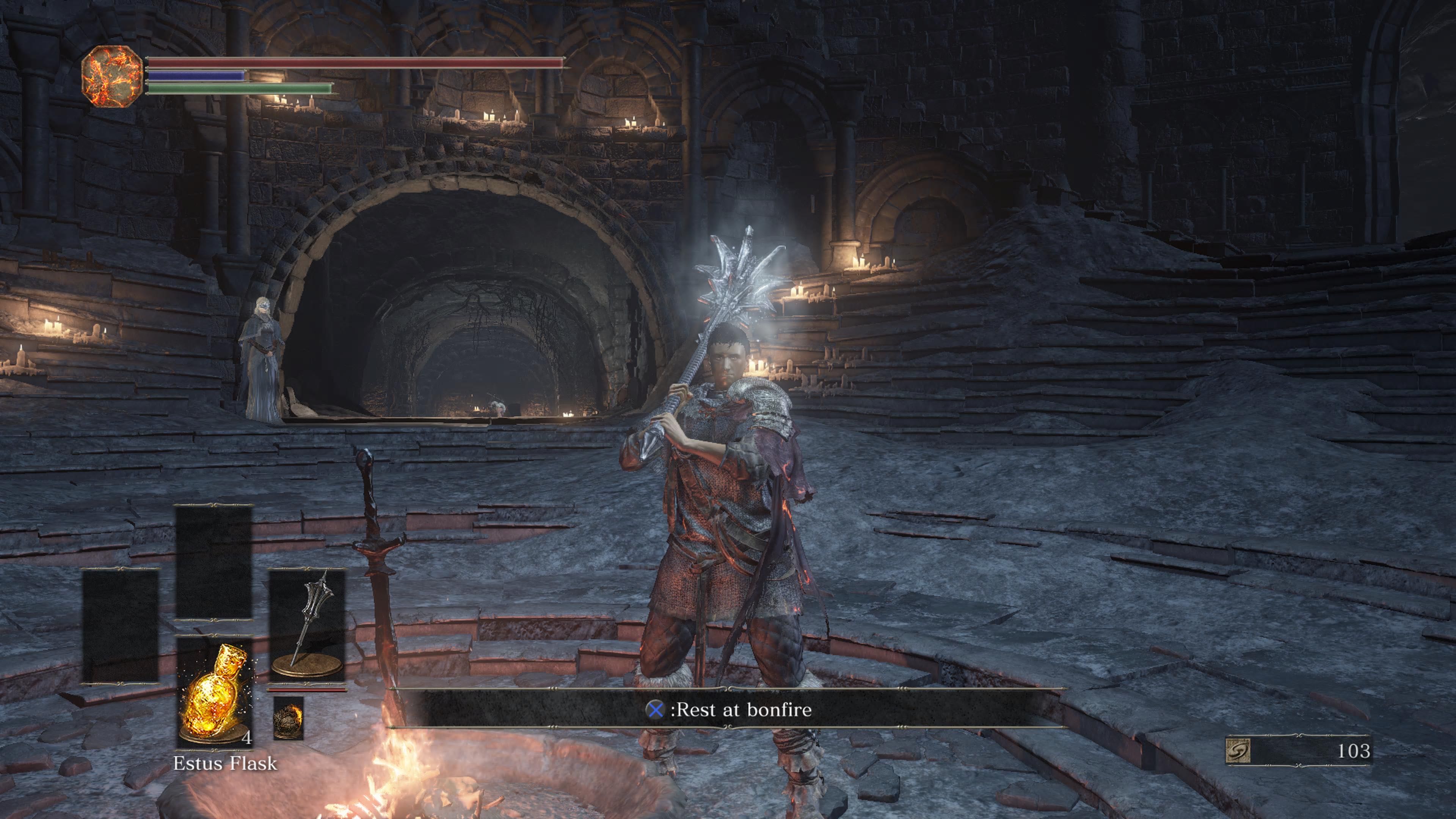Select the Estus Flask item slot

tap(214, 692)
